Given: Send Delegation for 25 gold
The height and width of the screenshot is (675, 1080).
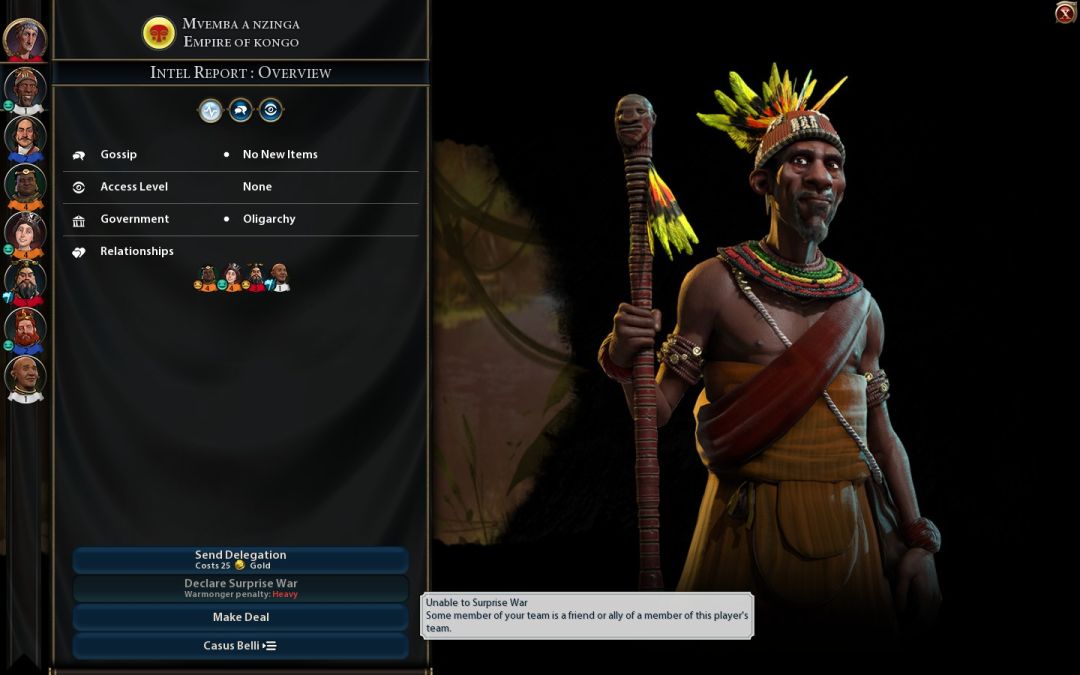Looking at the screenshot, I should tap(240, 560).
